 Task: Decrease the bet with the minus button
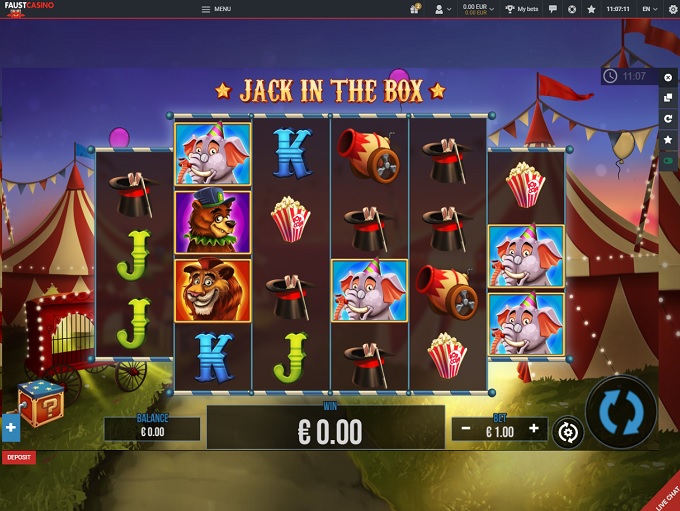(466, 429)
